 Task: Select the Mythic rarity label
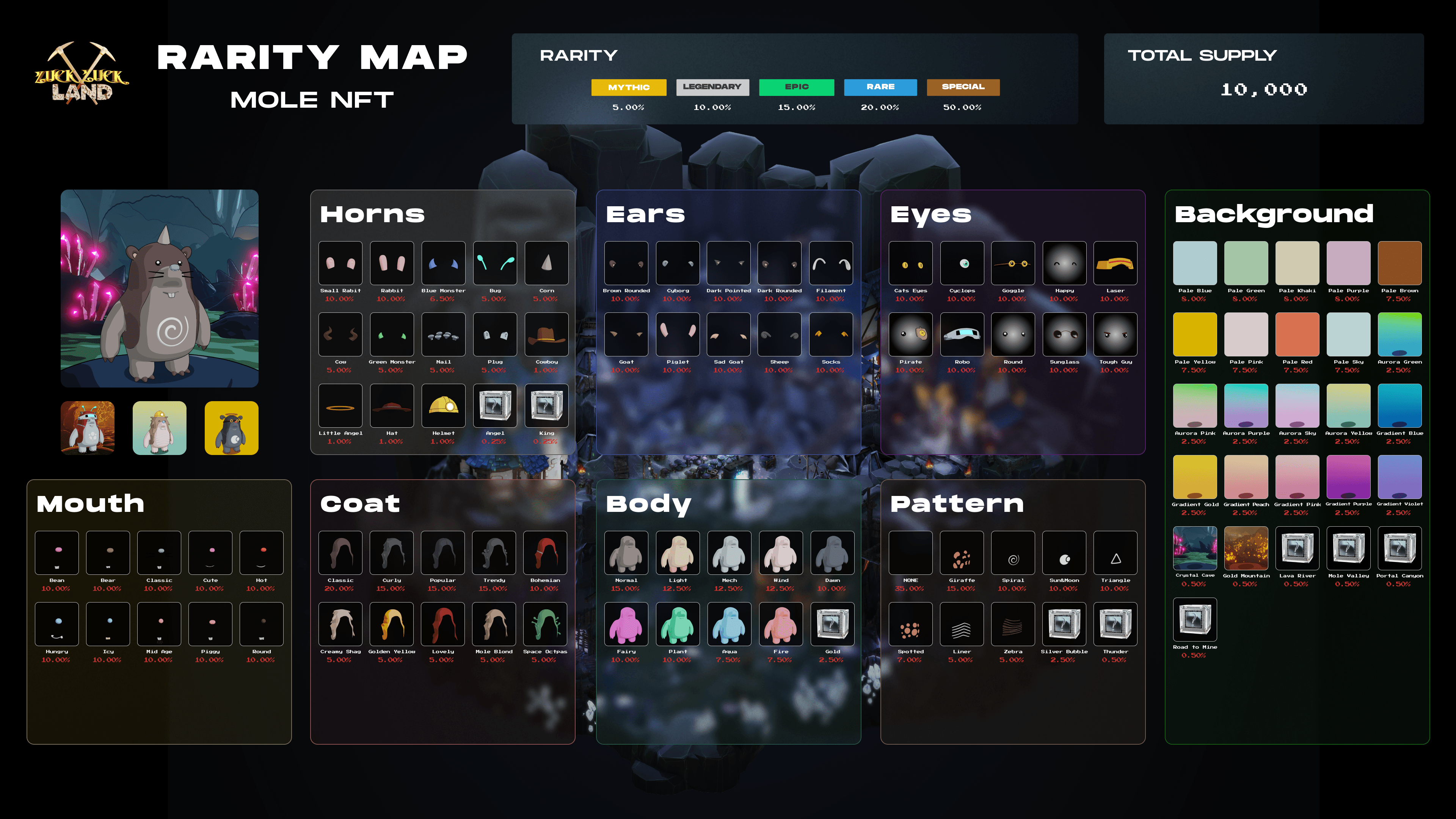(x=629, y=87)
